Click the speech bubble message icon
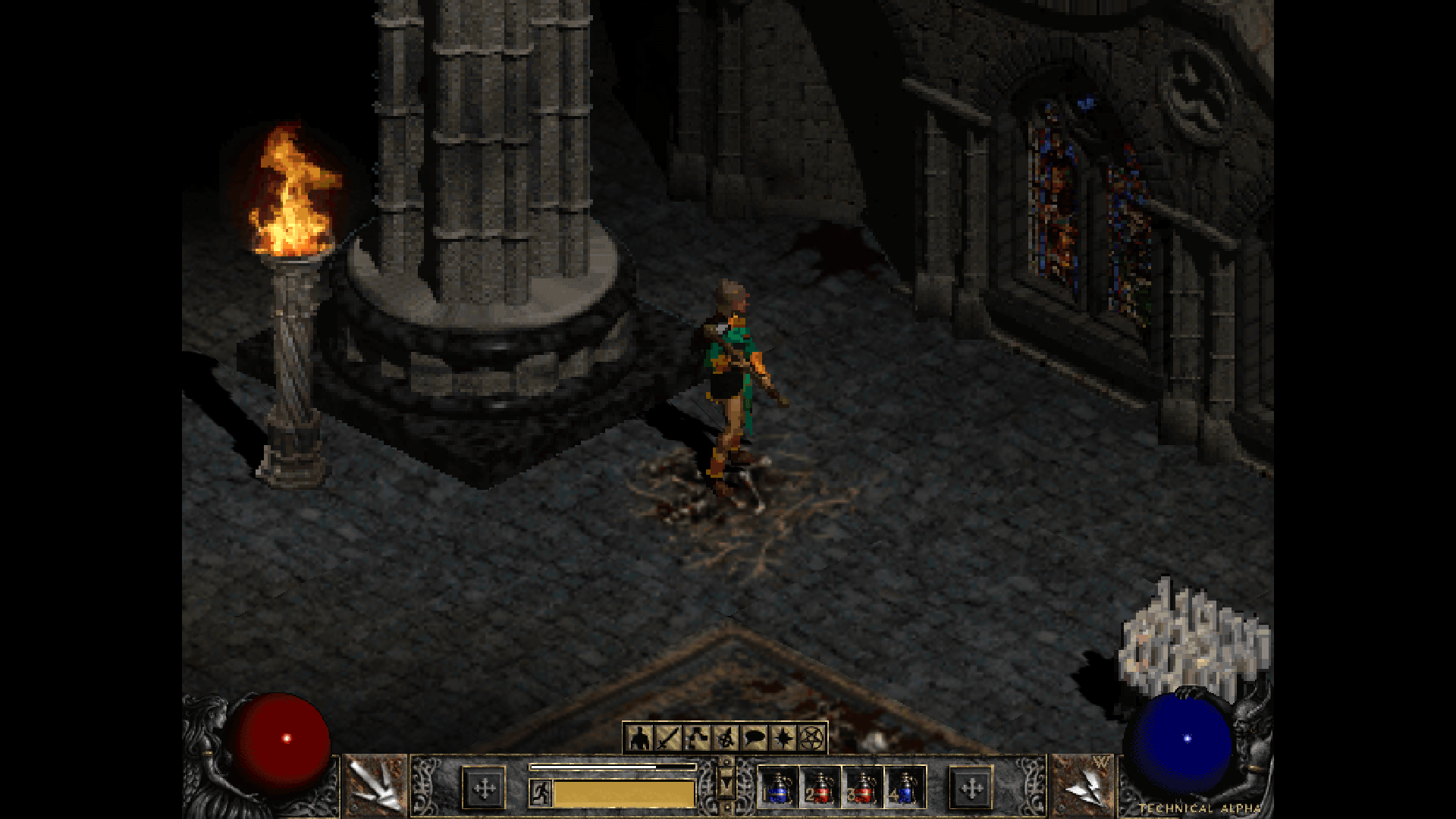The height and width of the screenshot is (819, 1456). [x=755, y=737]
